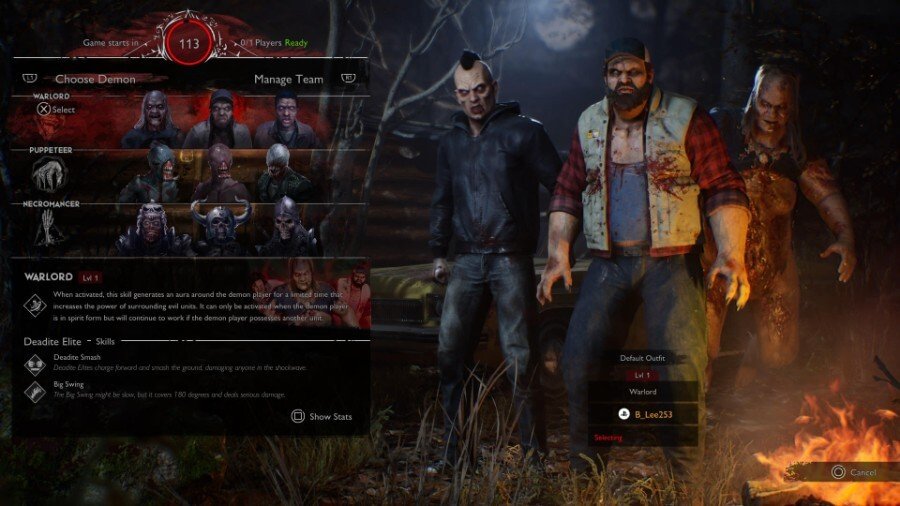Open the Manage Team tab
Screen dimensions: 900x506
click(288, 78)
